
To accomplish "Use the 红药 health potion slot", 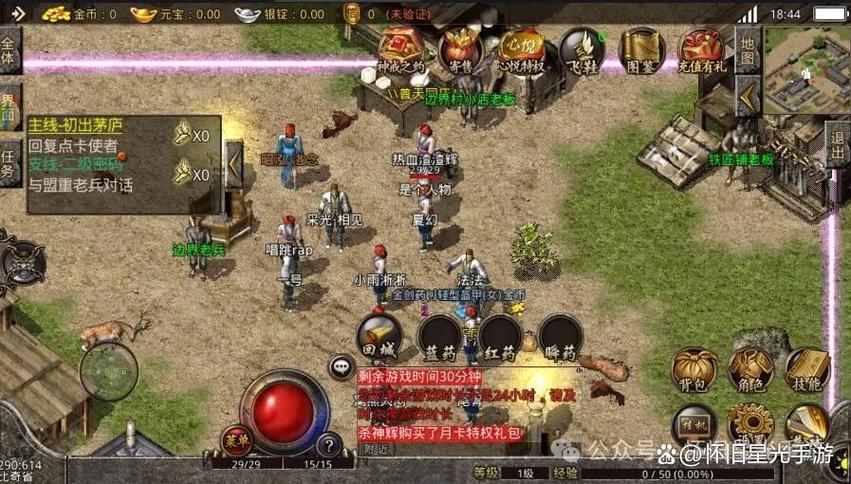I will click(500, 336).
